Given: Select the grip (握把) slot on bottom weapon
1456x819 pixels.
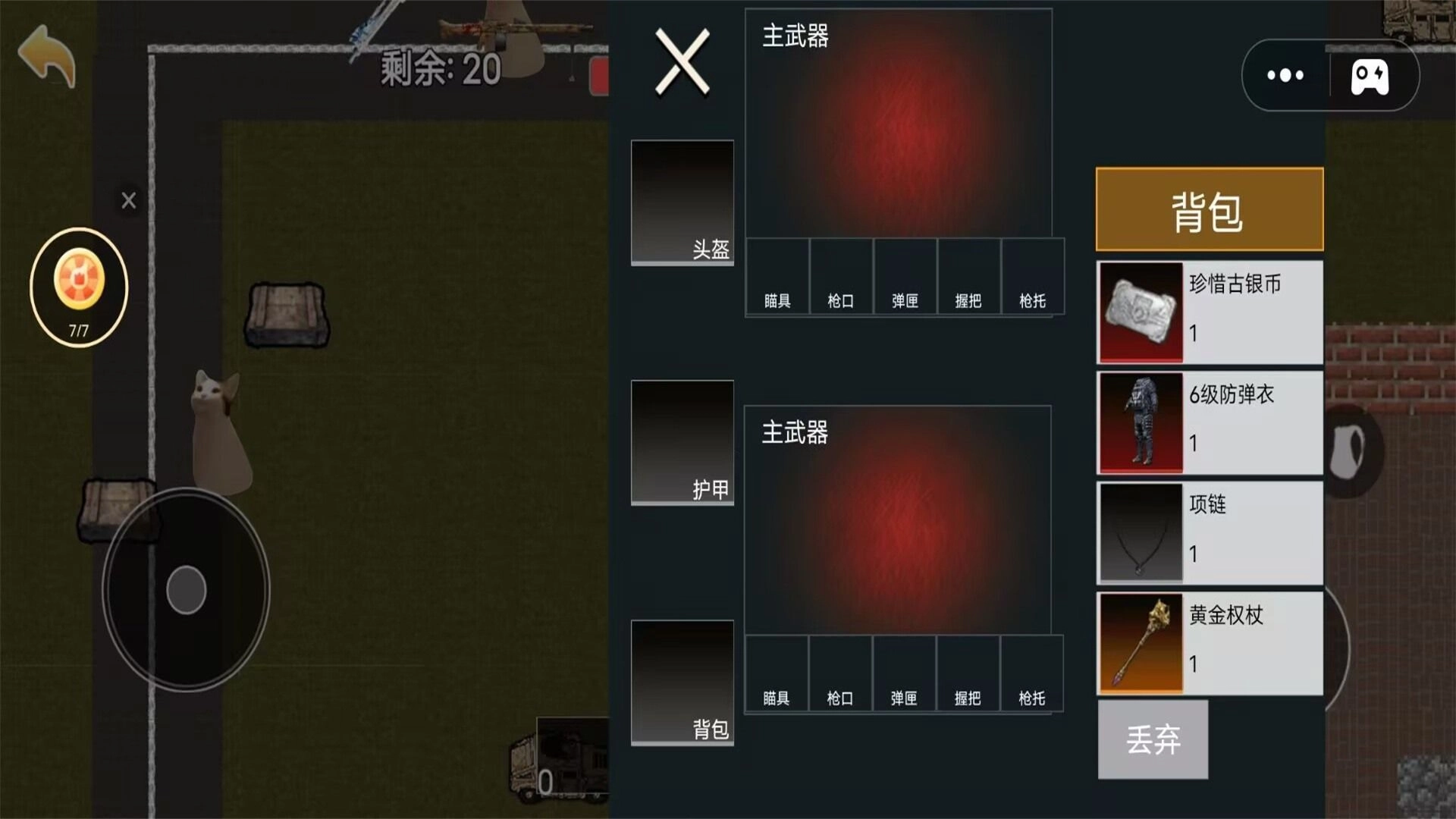Looking at the screenshot, I should coord(968,673).
